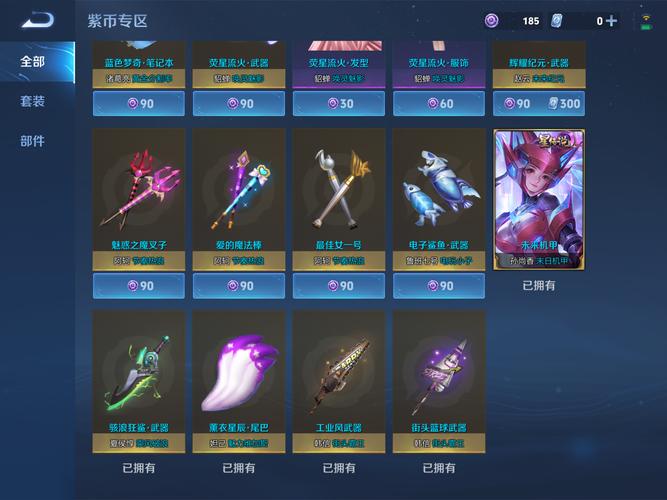Select the 魅惑之魔叉子 trident item card
This screenshot has width=667, height=500.
coord(139,198)
